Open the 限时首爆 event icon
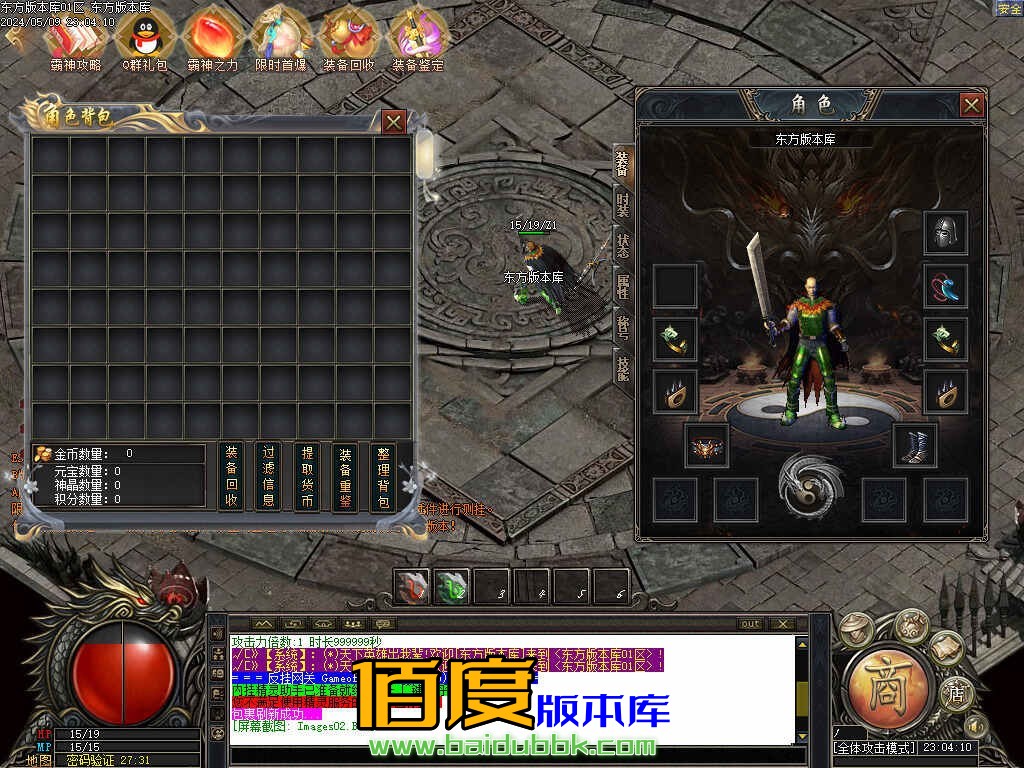Image resolution: width=1024 pixels, height=768 pixels. click(x=280, y=38)
